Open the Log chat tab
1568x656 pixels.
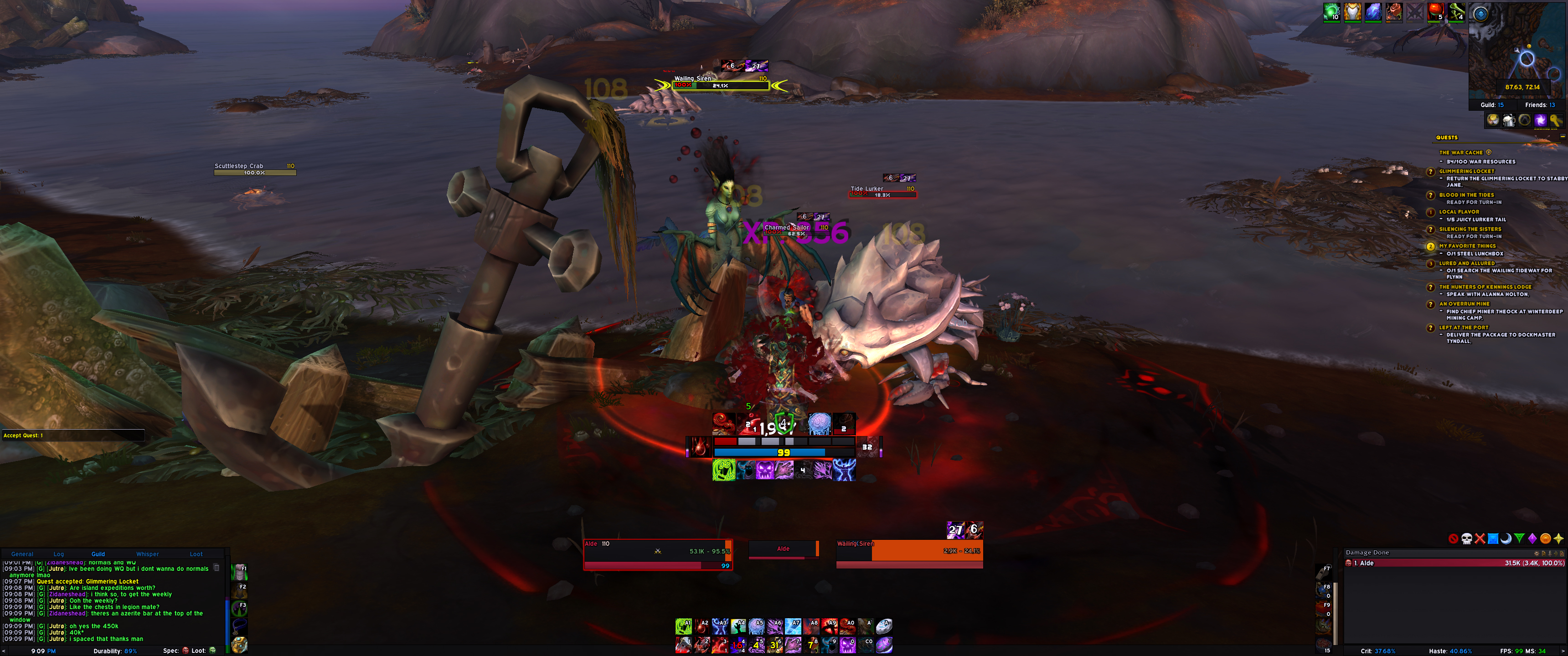[58, 554]
